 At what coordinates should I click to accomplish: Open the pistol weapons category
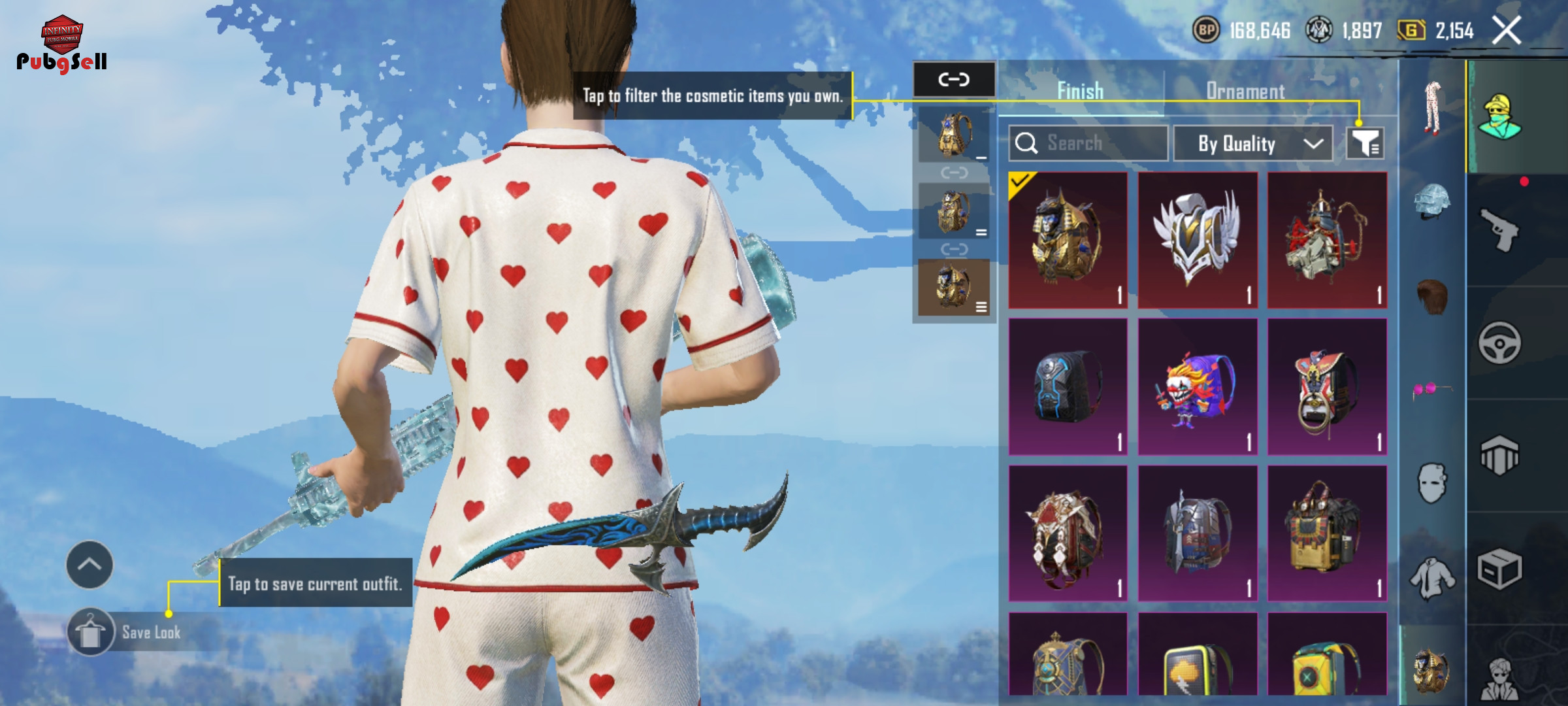(x=1499, y=229)
